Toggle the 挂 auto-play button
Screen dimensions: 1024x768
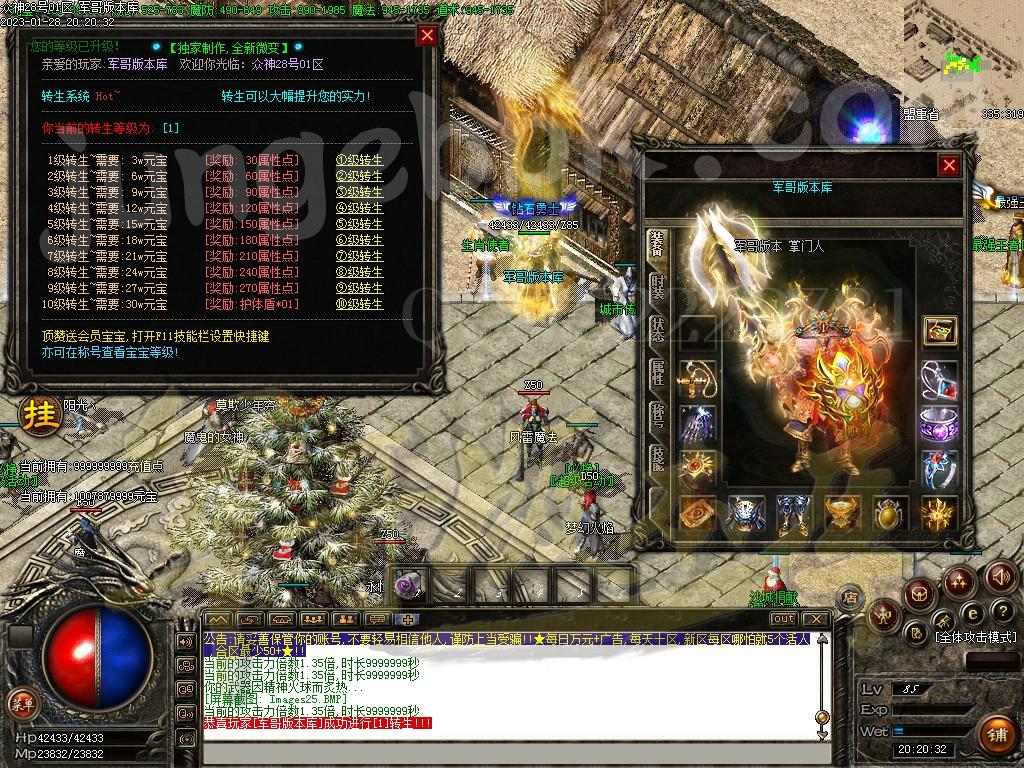(x=42, y=414)
